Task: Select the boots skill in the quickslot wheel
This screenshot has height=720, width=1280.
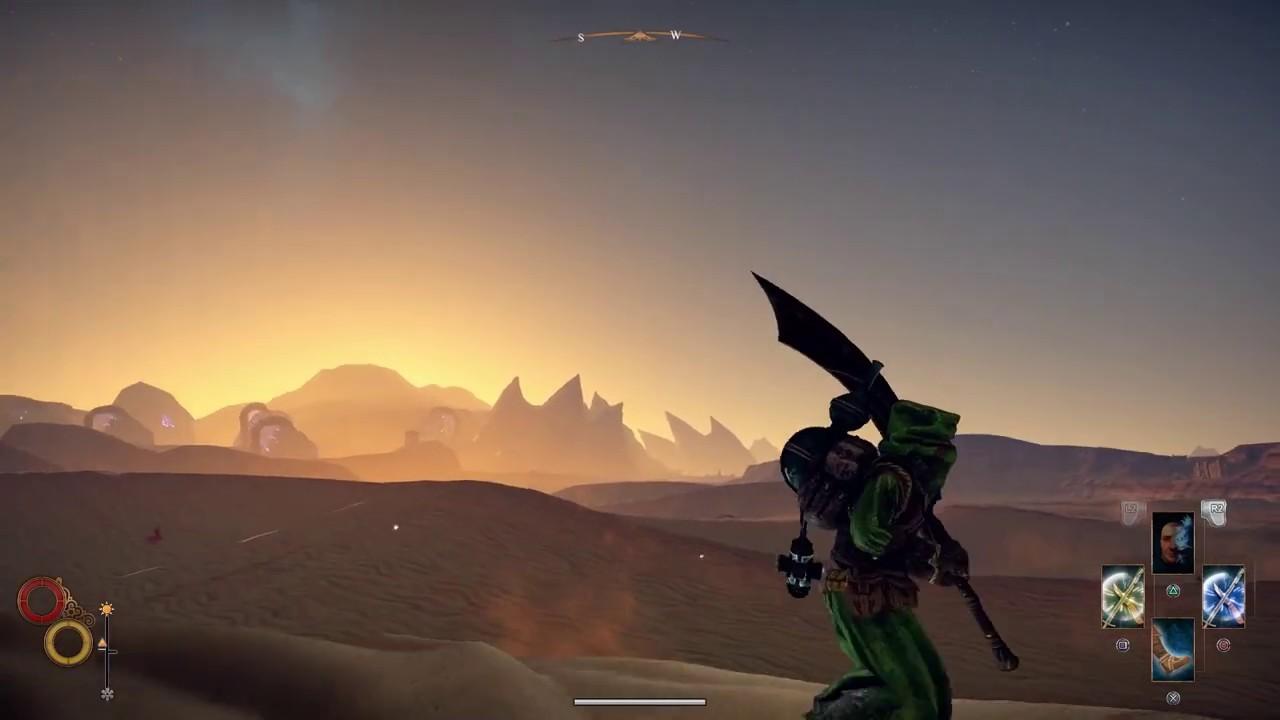Action: (1174, 648)
